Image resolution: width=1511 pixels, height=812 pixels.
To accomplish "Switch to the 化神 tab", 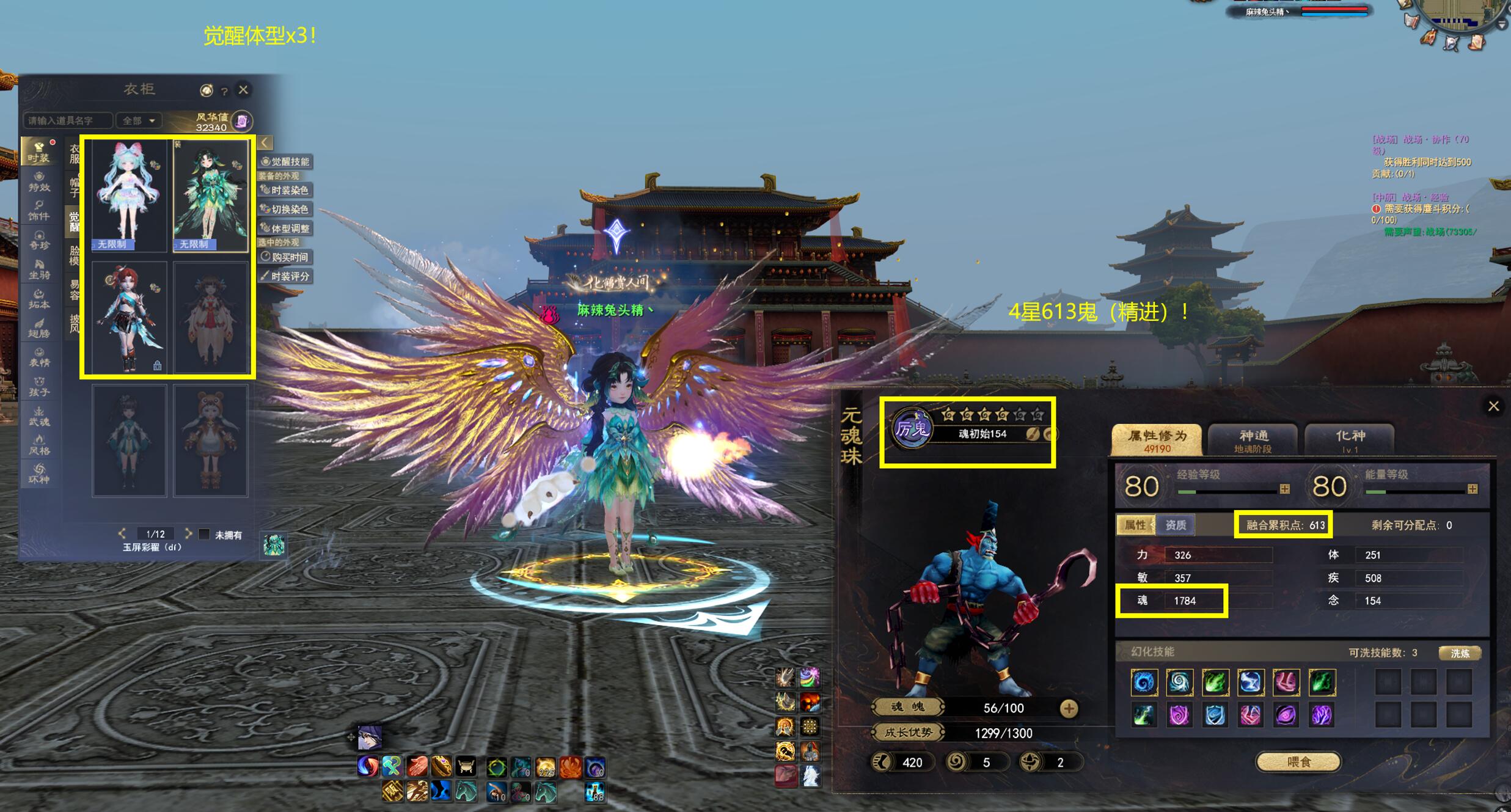I will 1350,440.
